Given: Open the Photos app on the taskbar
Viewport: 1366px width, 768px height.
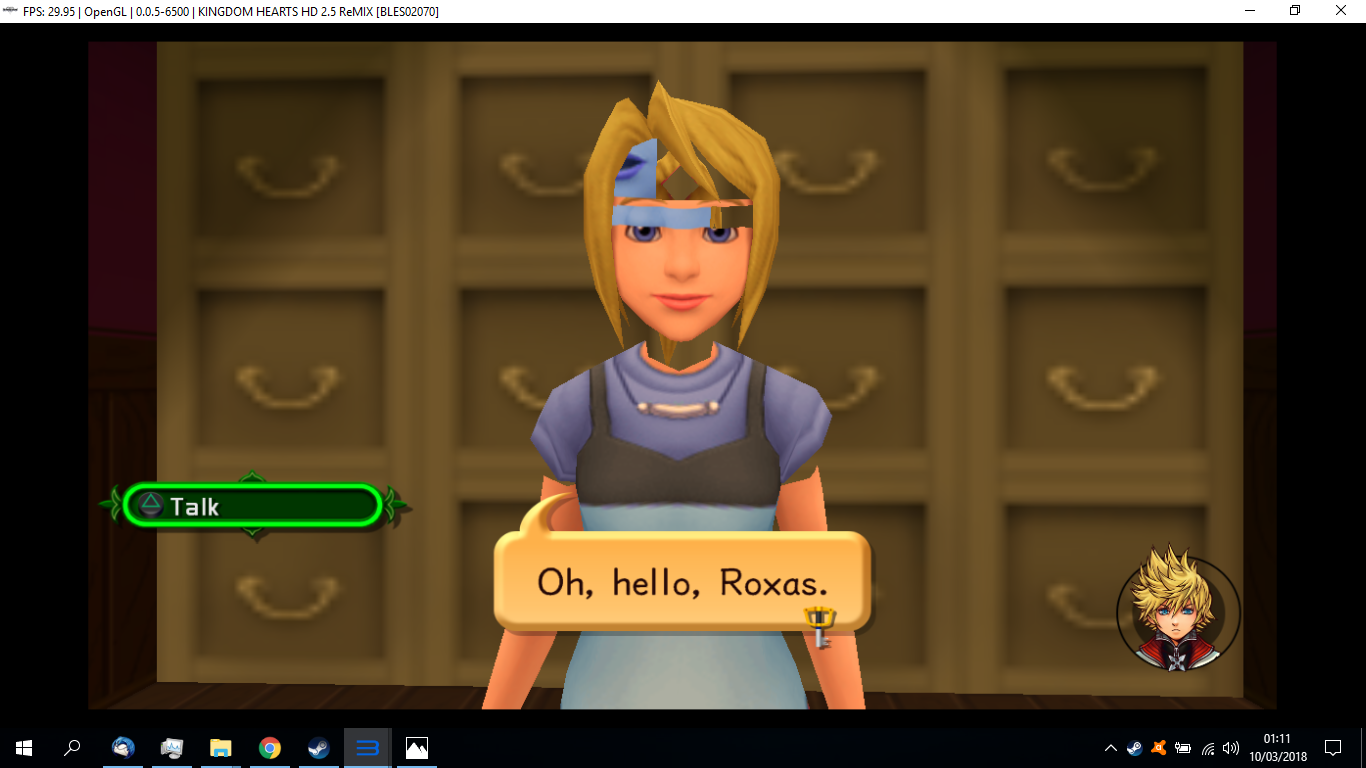Looking at the screenshot, I should 415,748.
